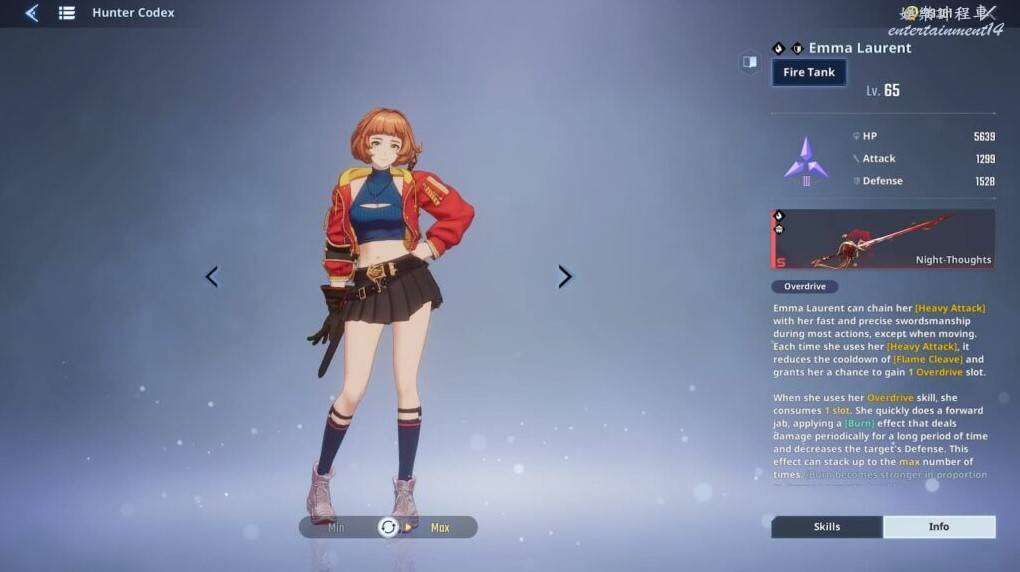The width and height of the screenshot is (1020, 572).
Task: Go back using the top-left arrow
Action: tap(31, 13)
